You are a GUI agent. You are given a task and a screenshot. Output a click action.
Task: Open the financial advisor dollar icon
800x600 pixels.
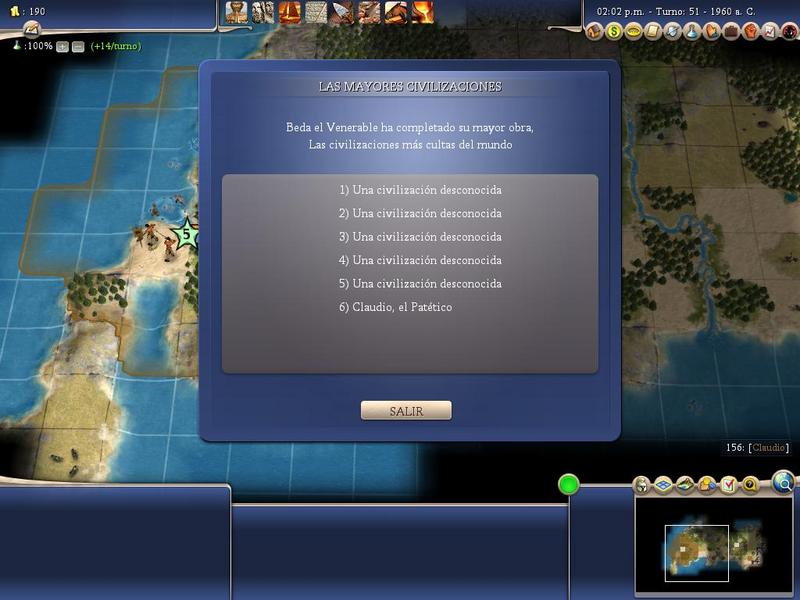(x=613, y=32)
